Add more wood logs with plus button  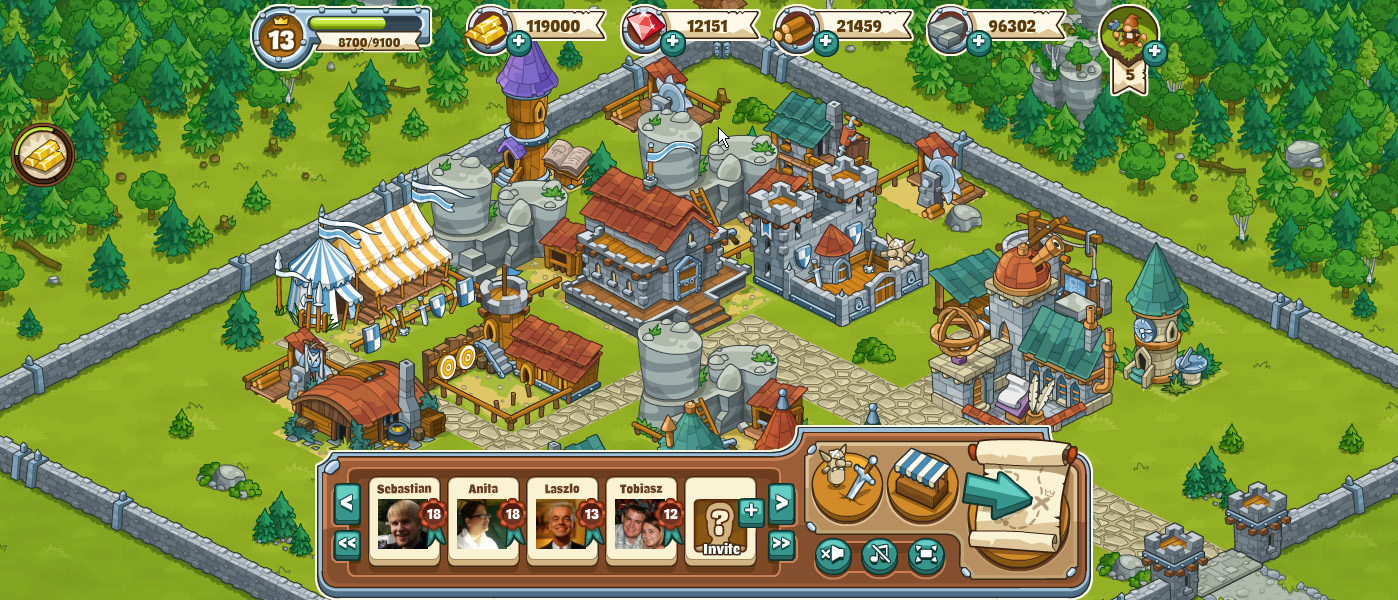pyautogui.click(x=825, y=43)
